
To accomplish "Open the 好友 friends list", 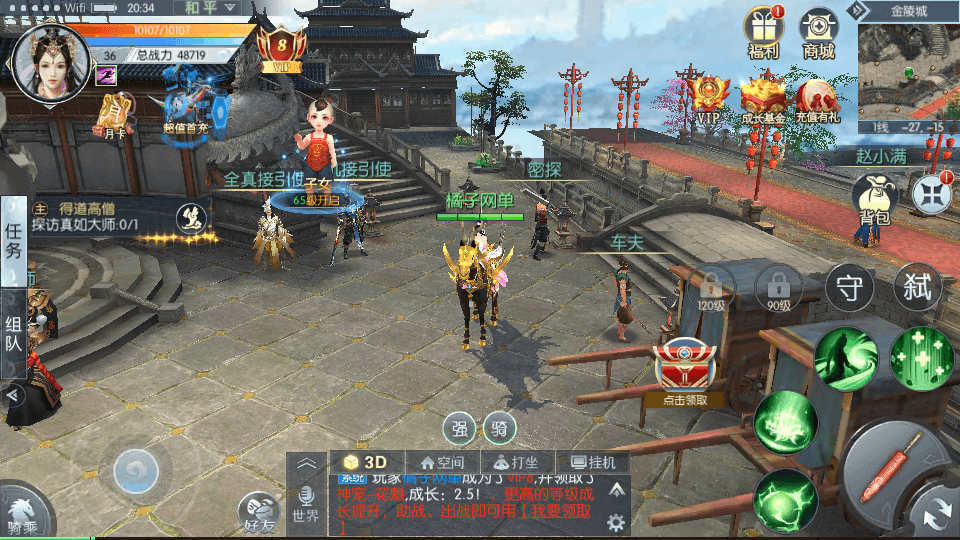I will tap(260, 512).
